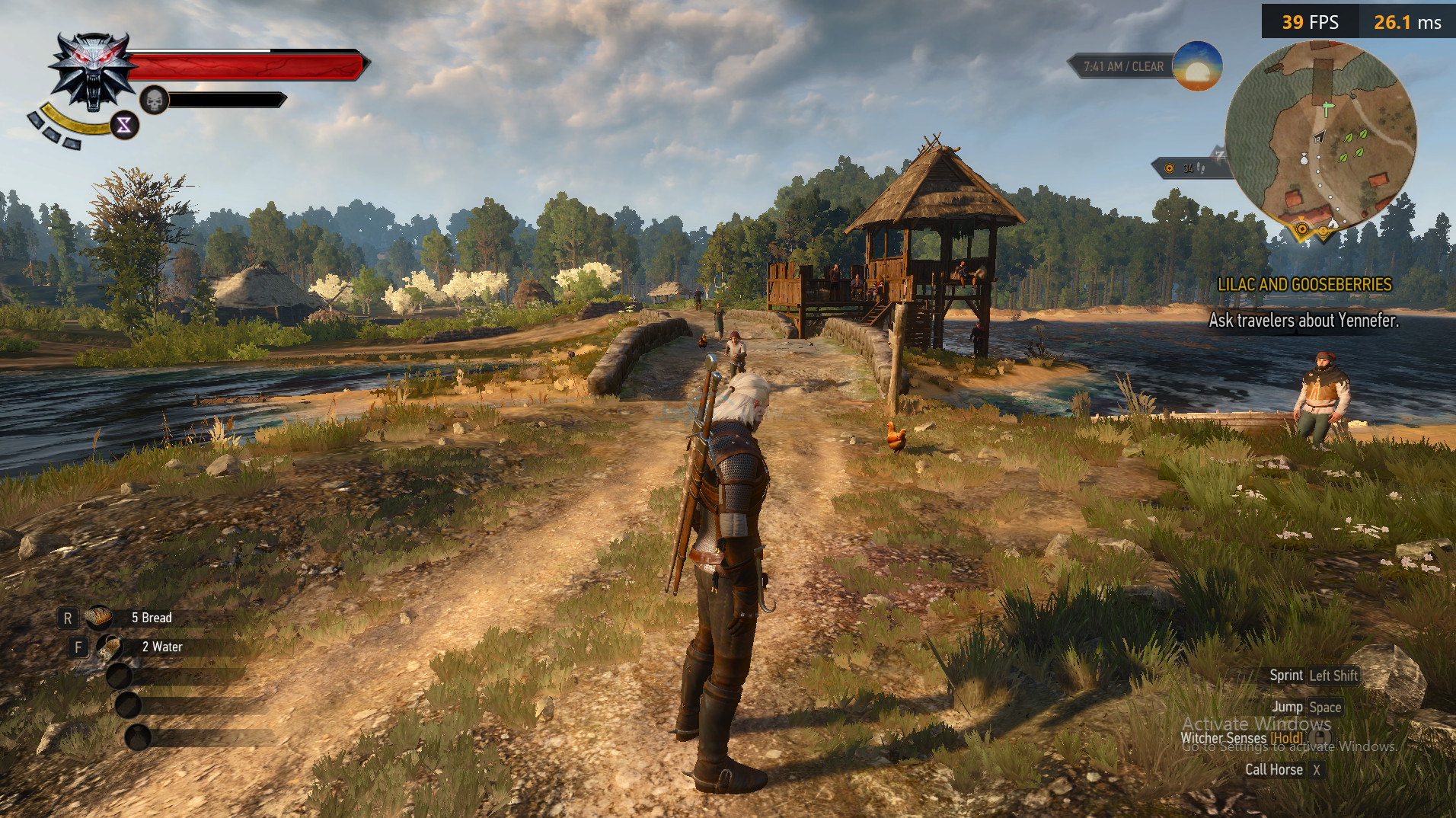Screen dimensions: 1456x818
Task: Click the wolf medallion icon
Action: pos(94,71)
